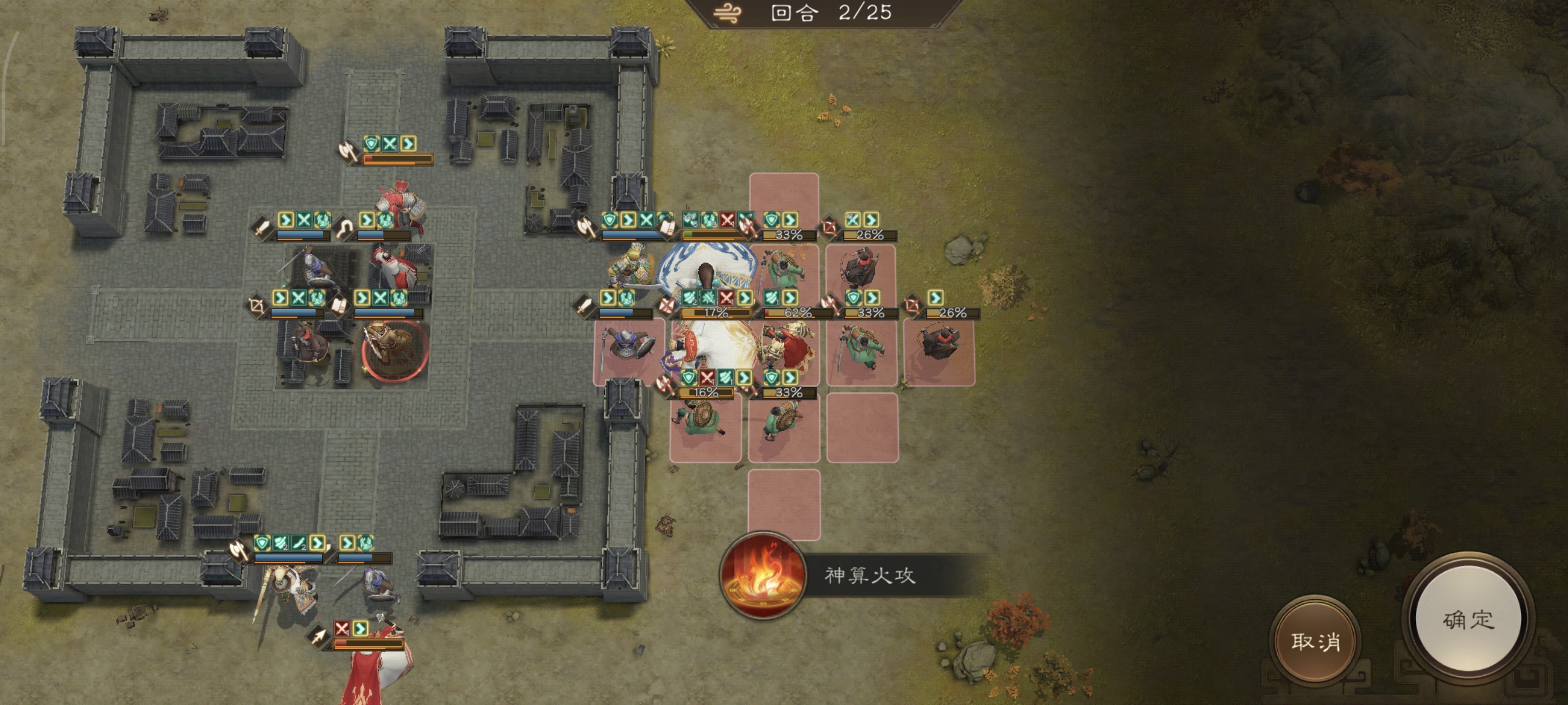The width and height of the screenshot is (1568, 705).
Task: Click the scroll/book icon next to the white elephant unit
Action: pos(668,227)
